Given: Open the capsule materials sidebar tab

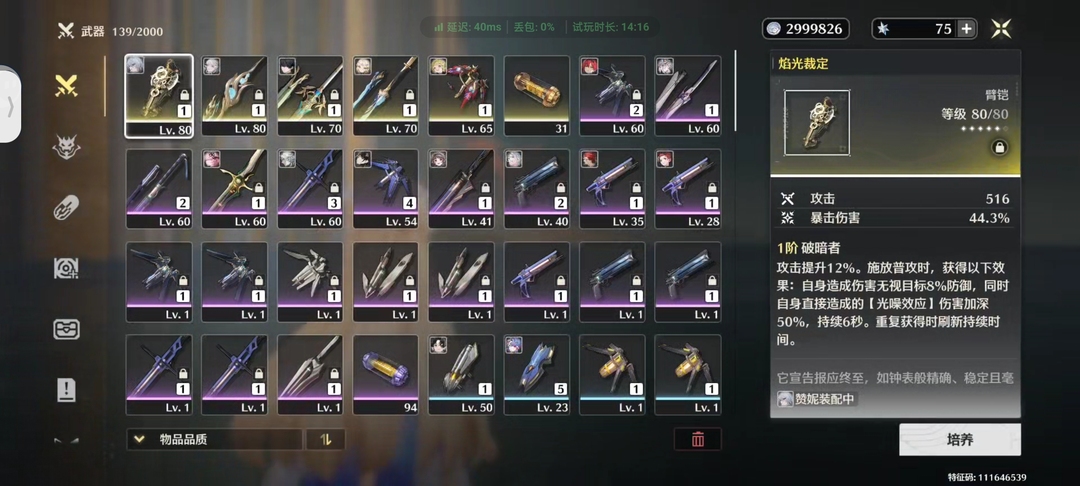Looking at the screenshot, I should click(67, 208).
